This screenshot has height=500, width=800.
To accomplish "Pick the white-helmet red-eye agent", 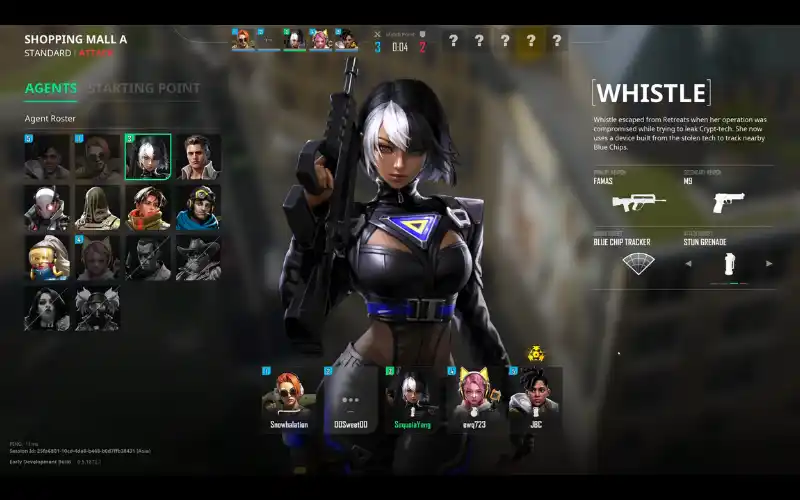I will click(x=47, y=207).
